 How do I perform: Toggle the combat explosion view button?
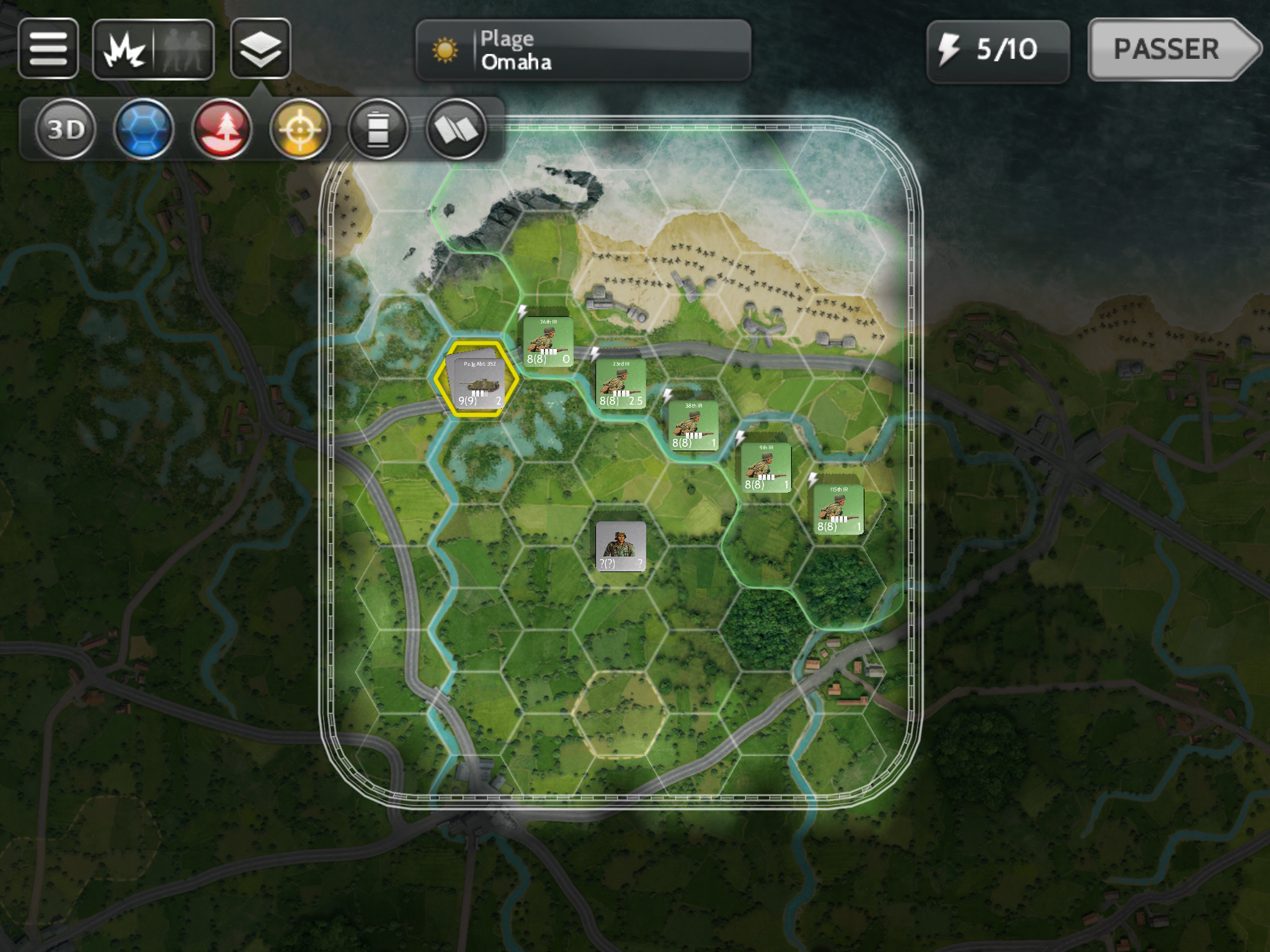[x=125, y=50]
